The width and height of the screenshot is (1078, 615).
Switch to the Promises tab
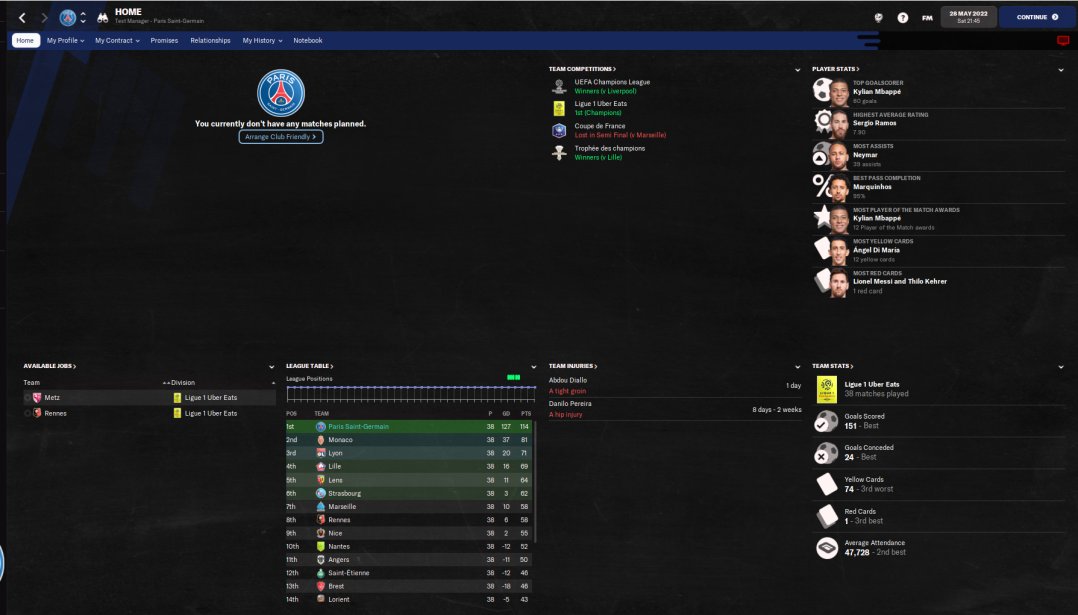[x=164, y=41]
